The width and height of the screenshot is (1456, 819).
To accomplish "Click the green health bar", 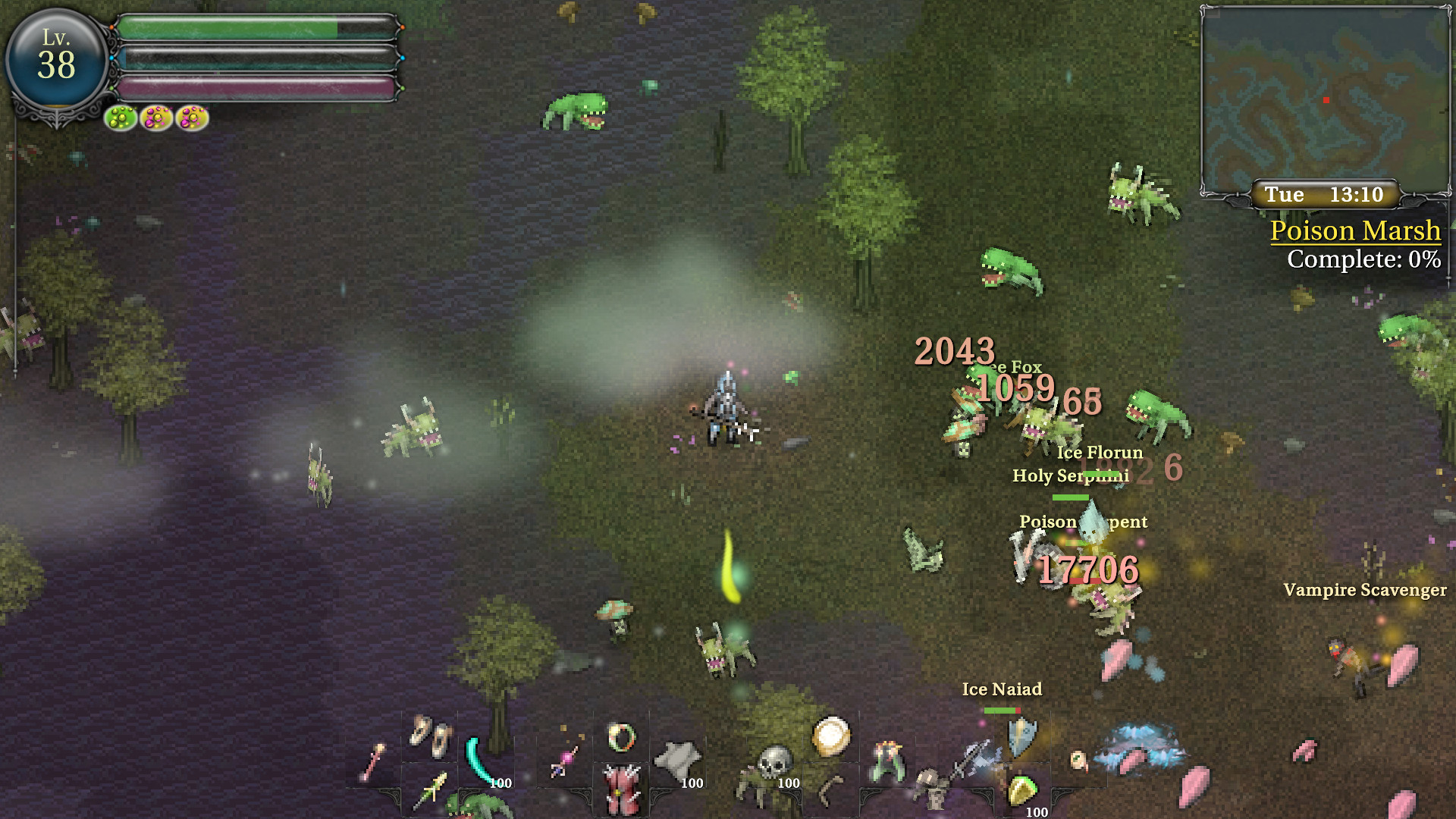I will [x=227, y=24].
